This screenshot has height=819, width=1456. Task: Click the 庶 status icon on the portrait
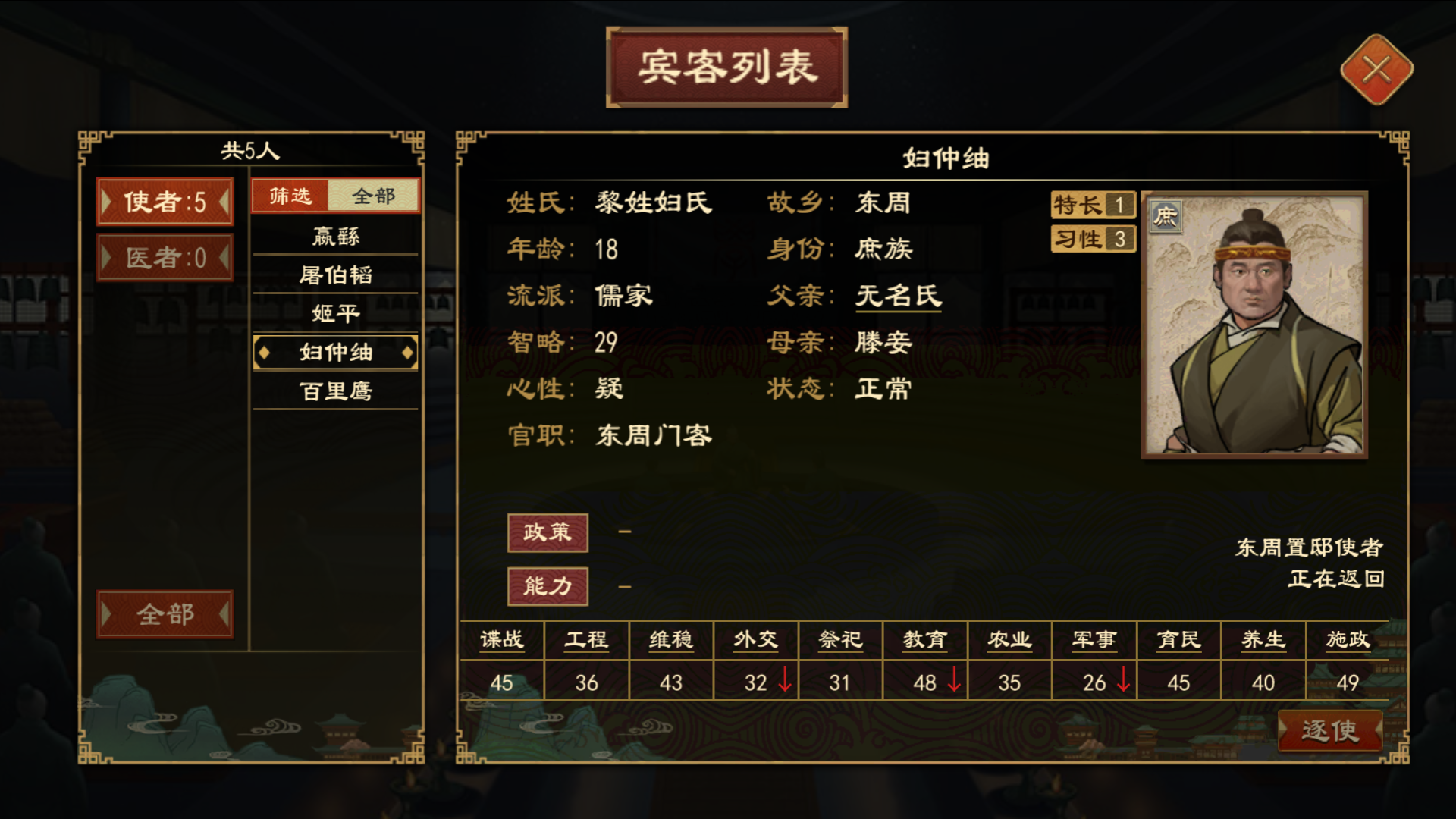click(1165, 215)
